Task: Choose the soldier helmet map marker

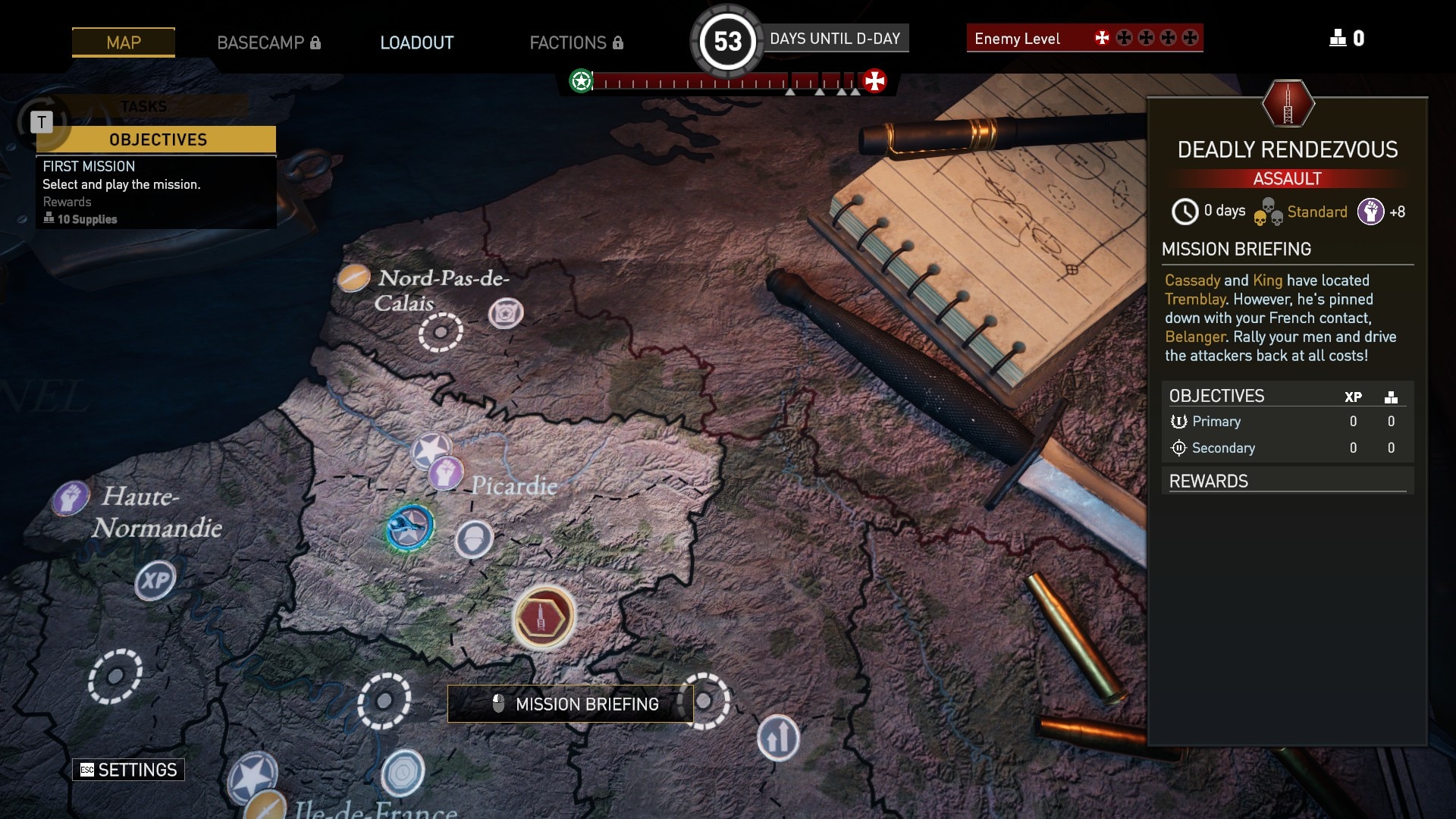Action: pos(474,540)
